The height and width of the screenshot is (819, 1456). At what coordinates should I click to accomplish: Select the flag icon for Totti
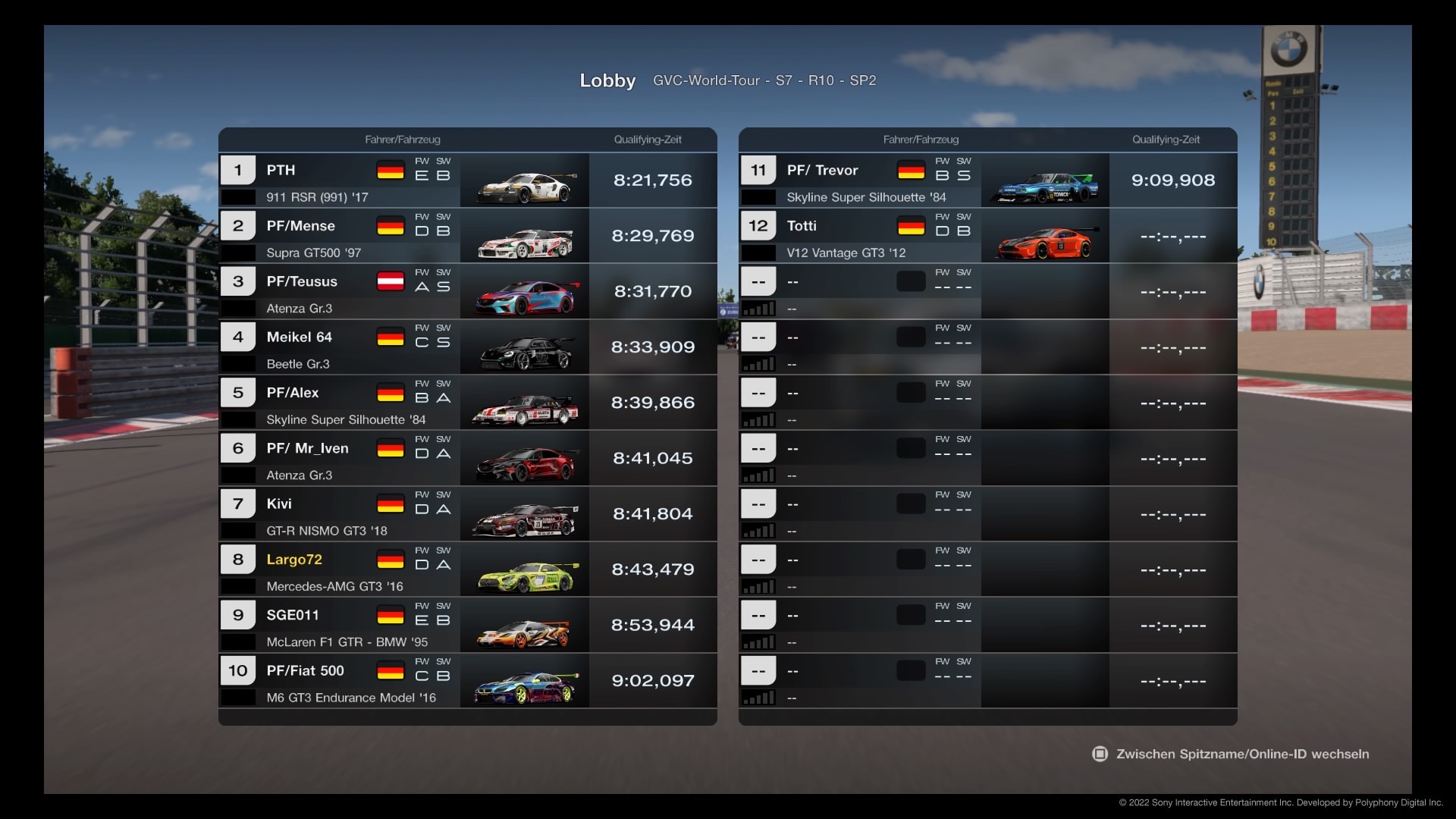pos(912,225)
